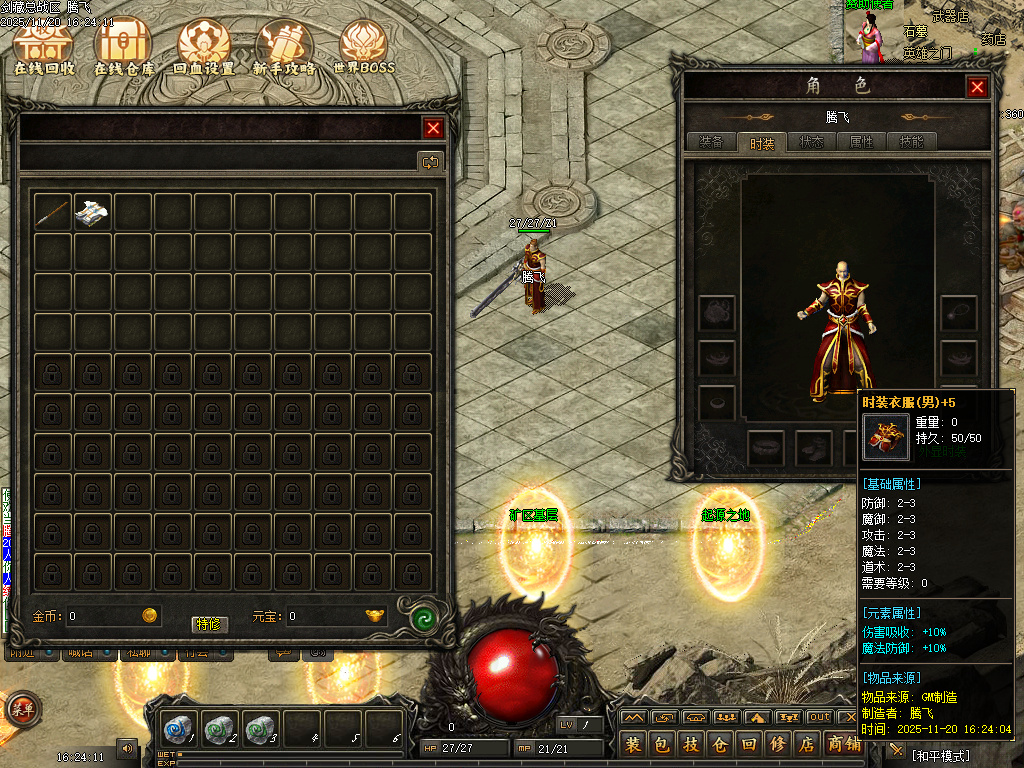
Task: Open the 新手攻略 beginner guide
Action: (284, 48)
